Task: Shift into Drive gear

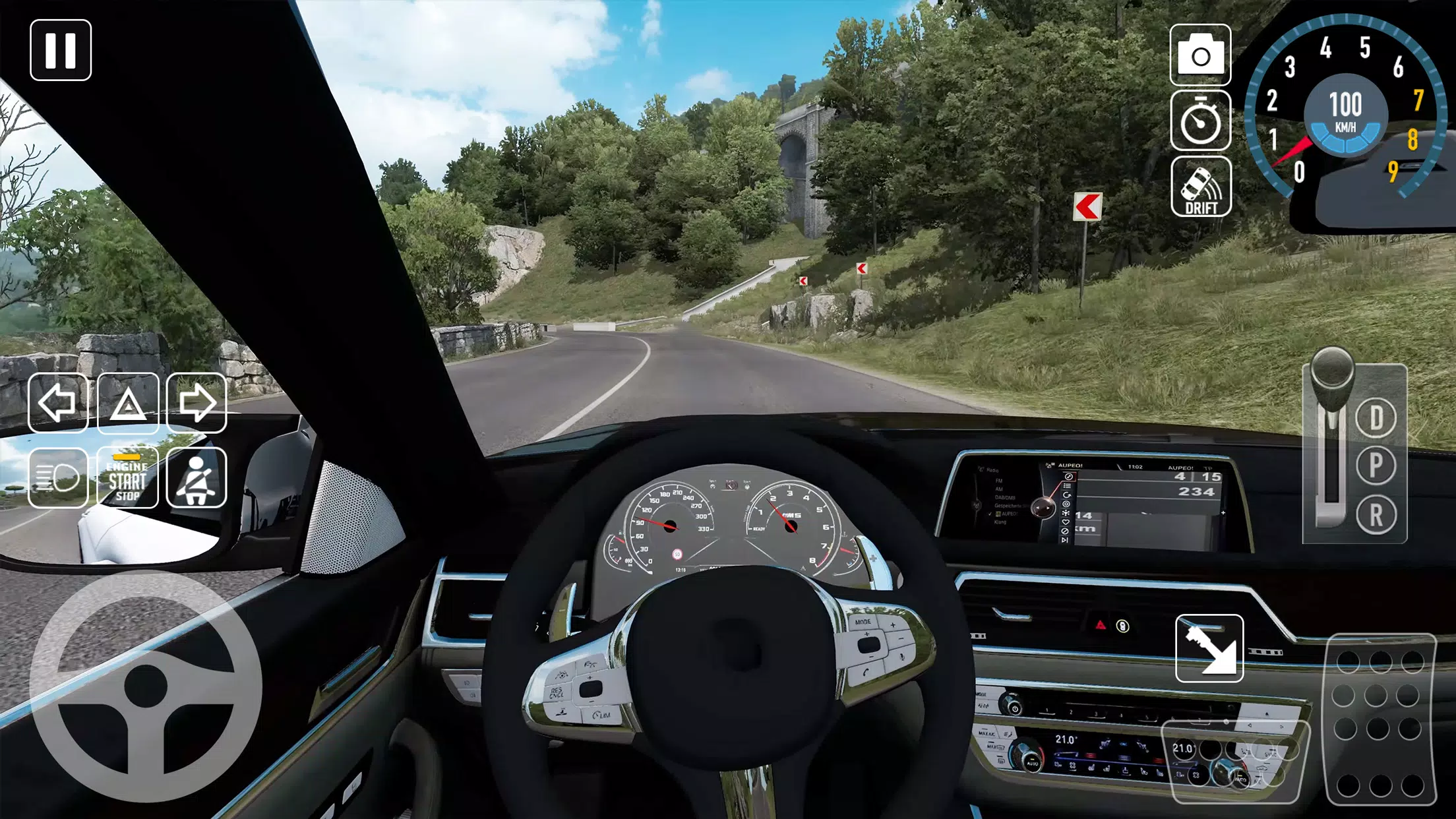Action: (x=1376, y=418)
